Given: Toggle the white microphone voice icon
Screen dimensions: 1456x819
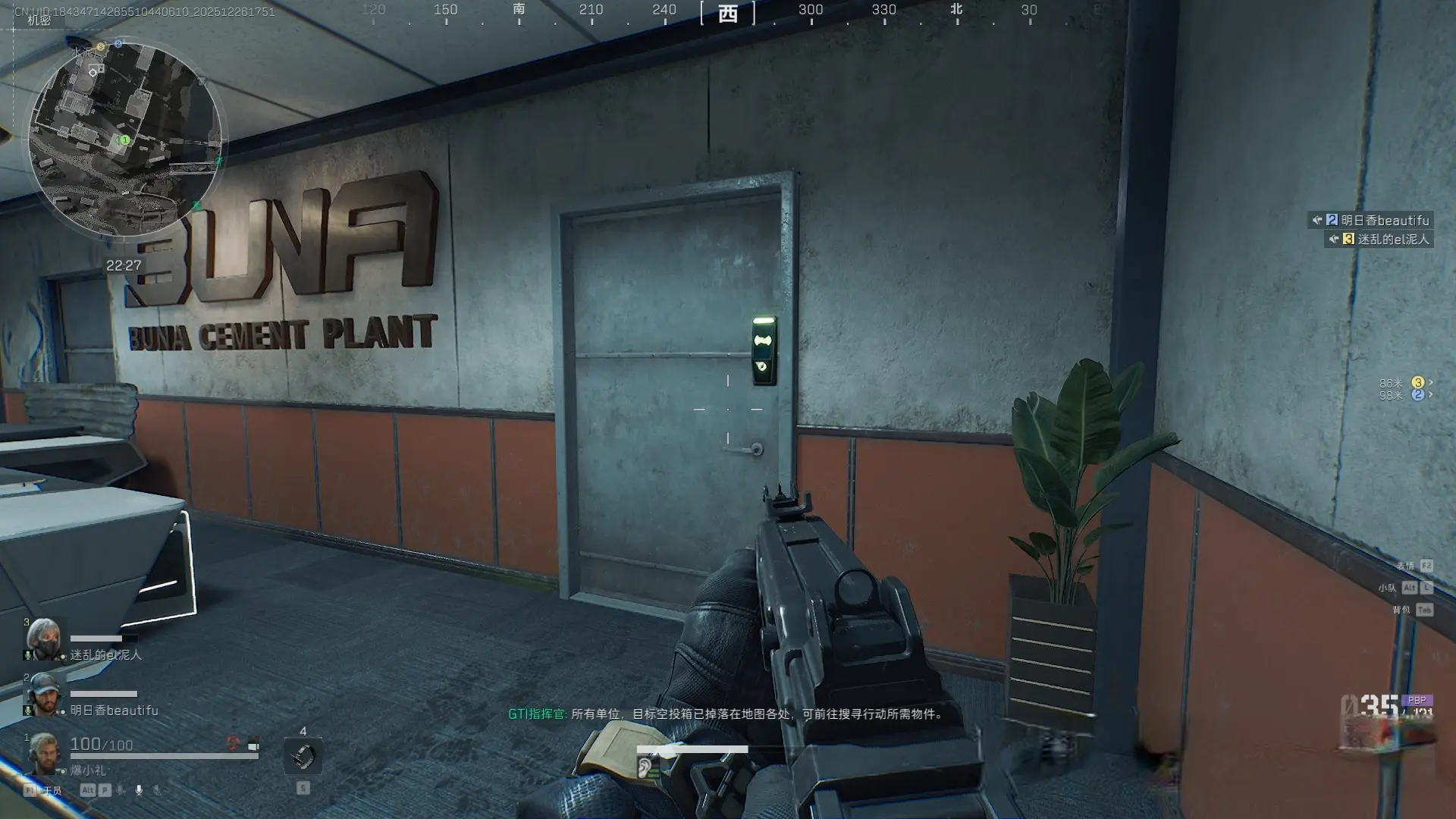Looking at the screenshot, I should pos(139,790).
